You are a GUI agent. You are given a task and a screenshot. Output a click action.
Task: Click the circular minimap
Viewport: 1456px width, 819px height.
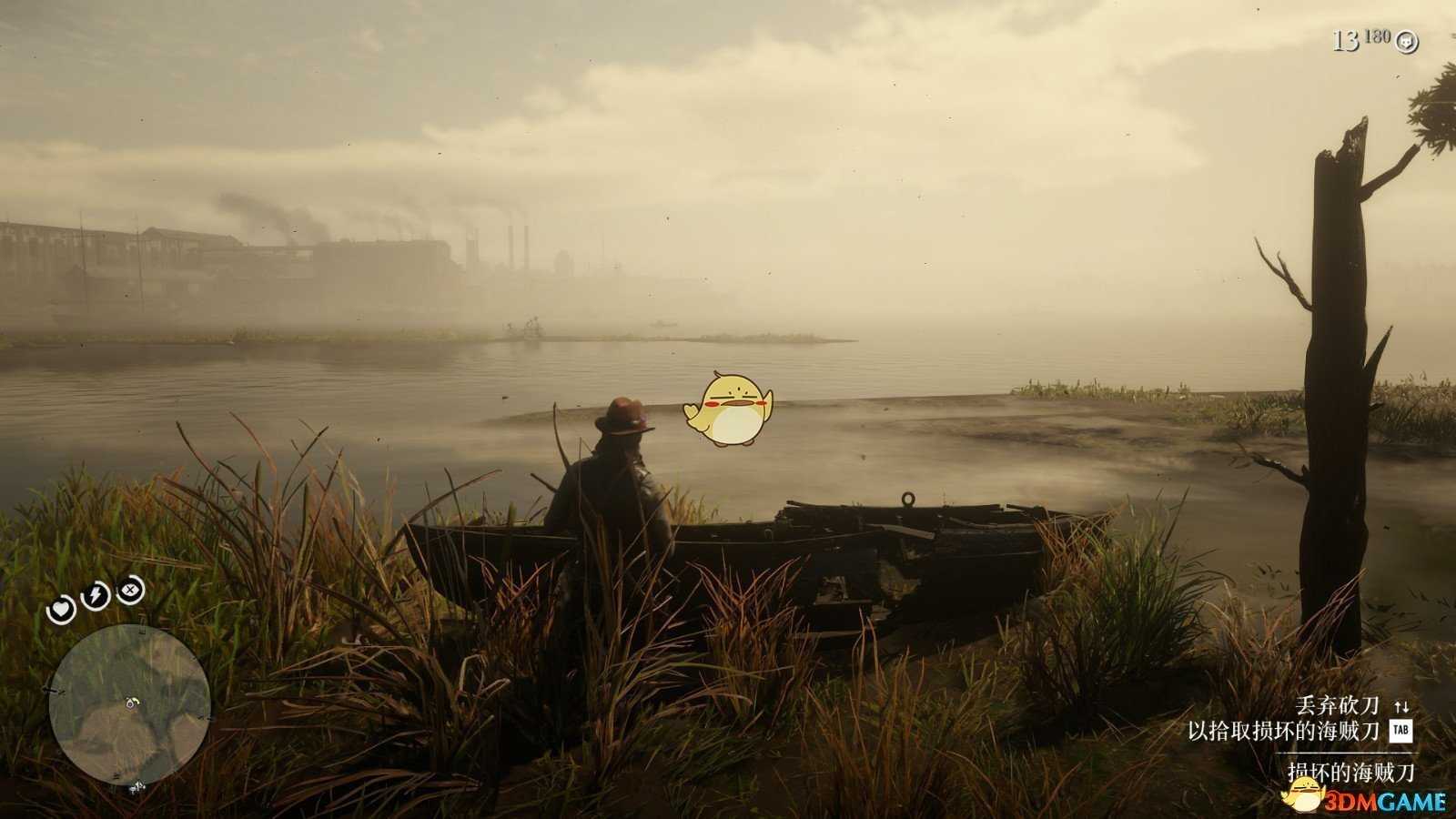(x=129, y=703)
